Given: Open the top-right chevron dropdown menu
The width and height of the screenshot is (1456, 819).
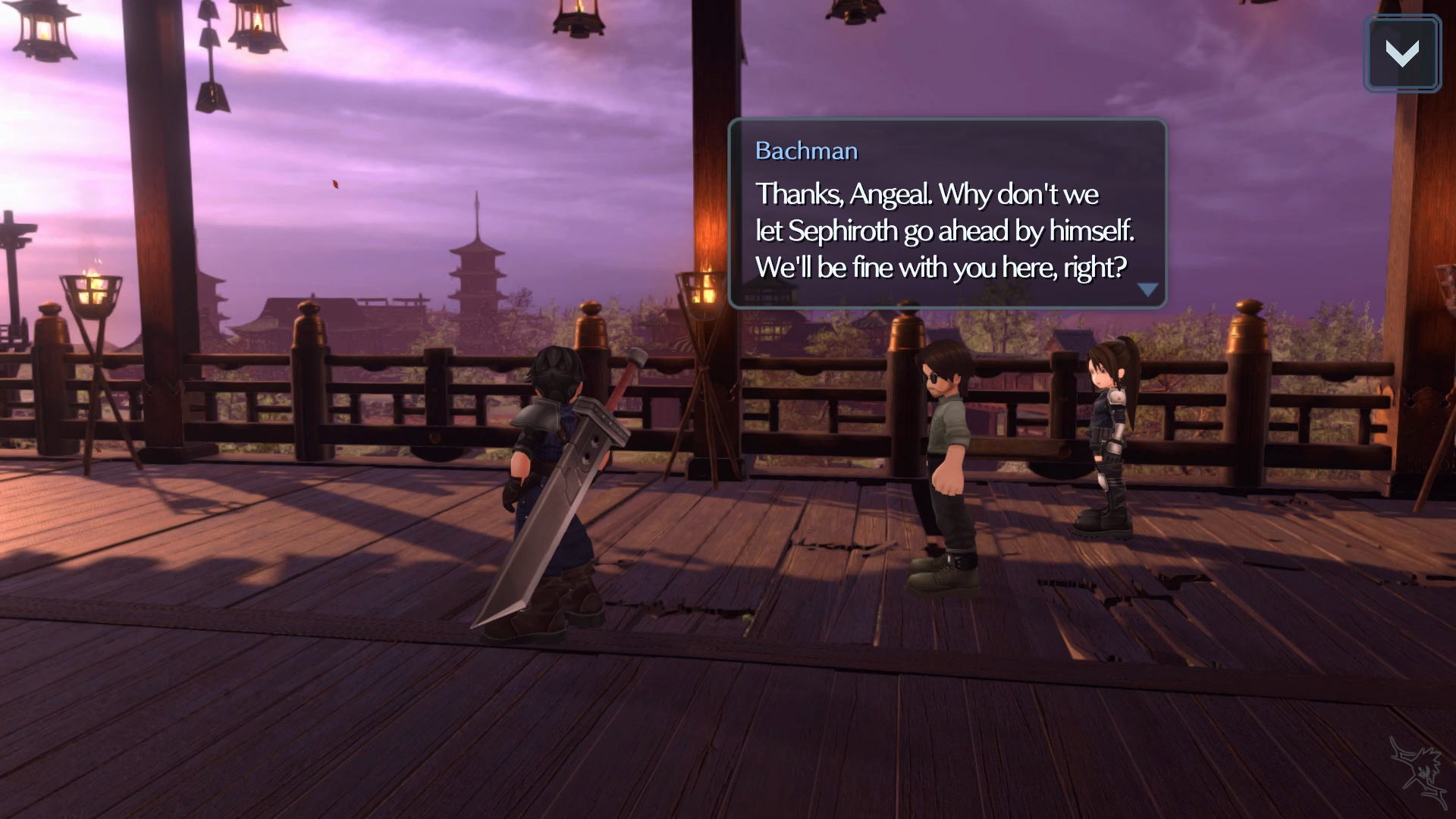Looking at the screenshot, I should click(1401, 54).
